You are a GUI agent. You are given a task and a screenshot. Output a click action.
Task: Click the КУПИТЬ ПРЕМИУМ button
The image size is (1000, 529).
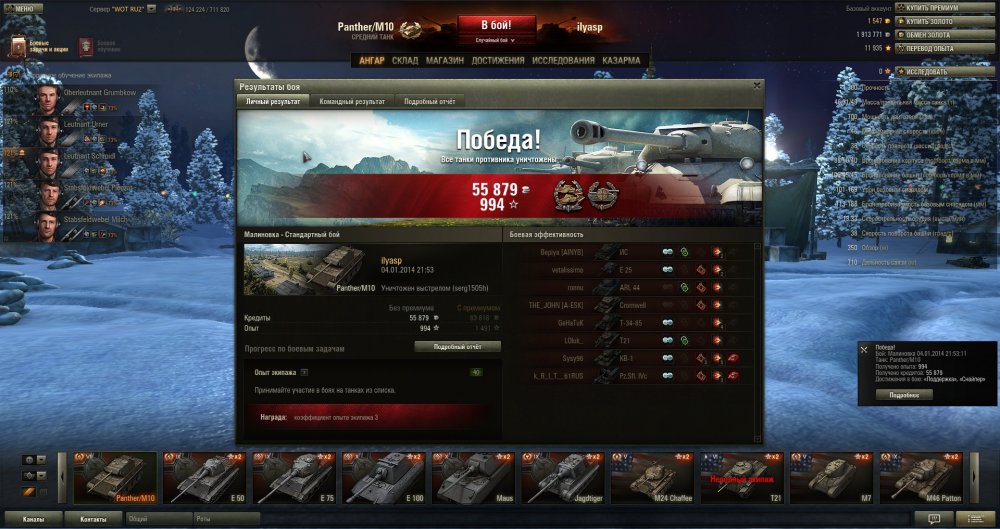click(931, 7)
